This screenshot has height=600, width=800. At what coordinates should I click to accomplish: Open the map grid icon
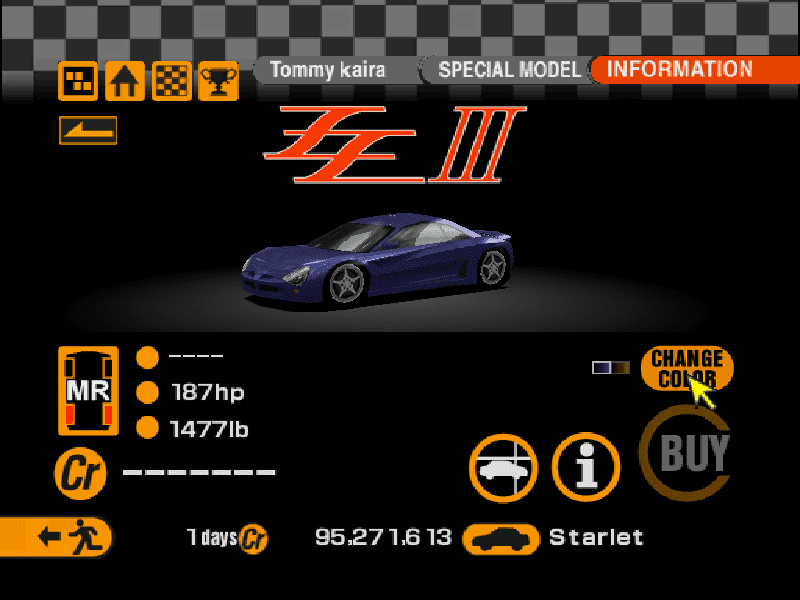(x=79, y=81)
